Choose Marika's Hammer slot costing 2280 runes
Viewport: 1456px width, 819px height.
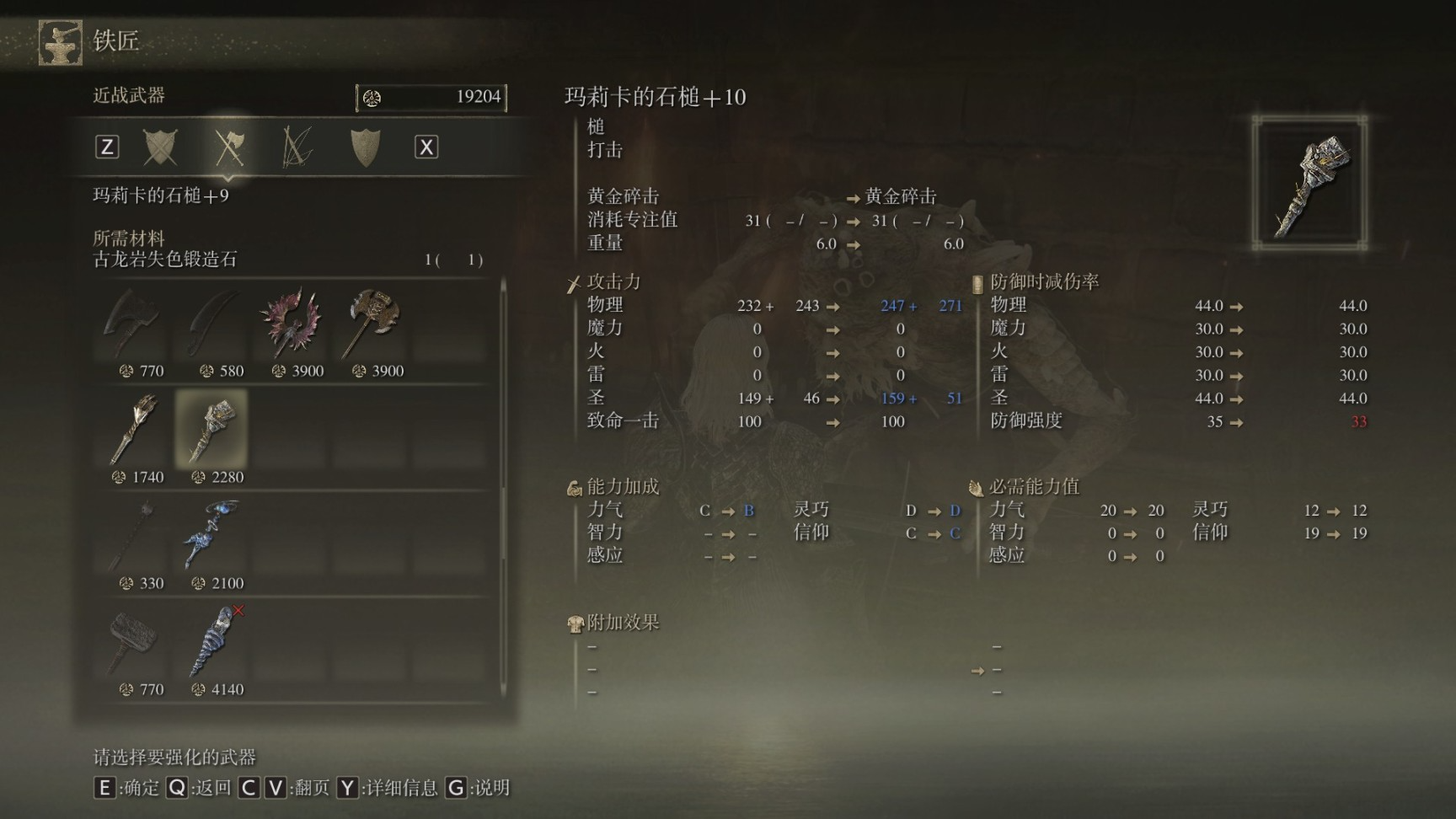(211, 430)
